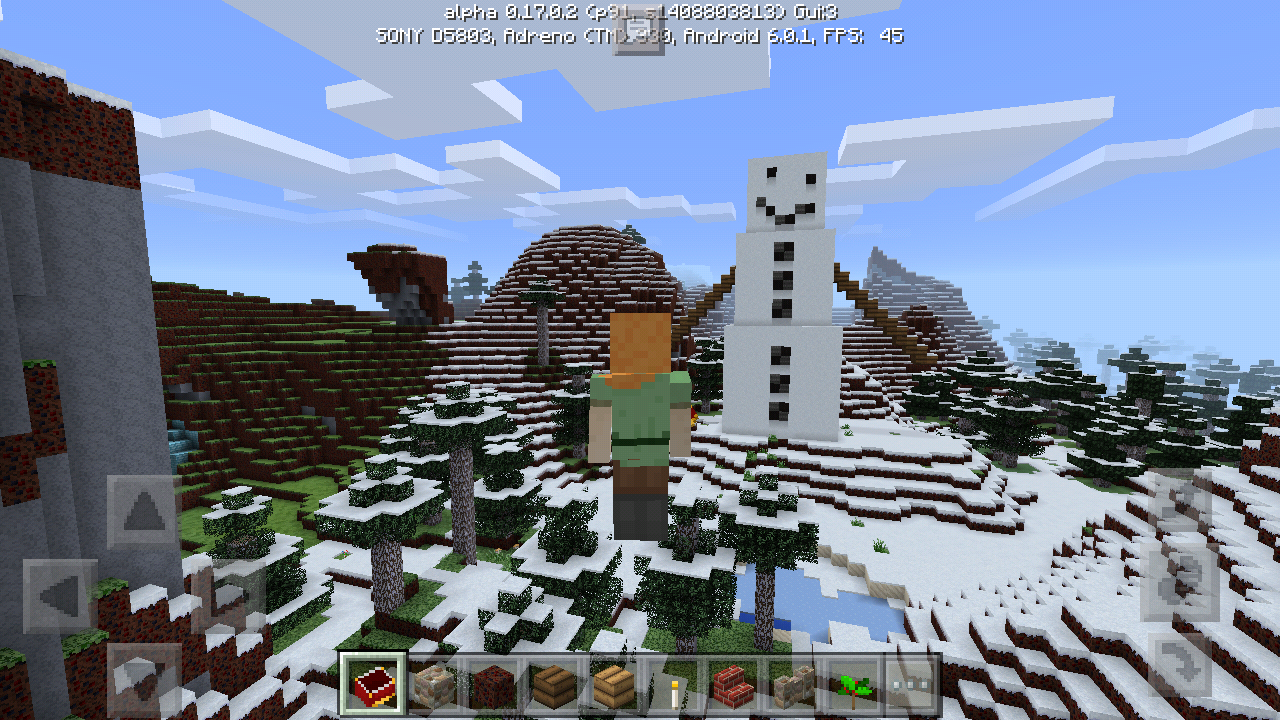The image size is (1280, 720).
Task: Tap the right movement arrow
Action: point(232,597)
